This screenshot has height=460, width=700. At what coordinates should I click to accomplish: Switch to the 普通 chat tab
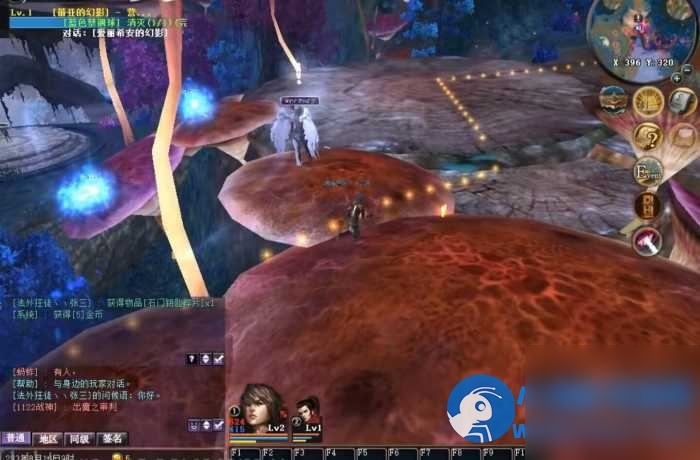pos(15,438)
